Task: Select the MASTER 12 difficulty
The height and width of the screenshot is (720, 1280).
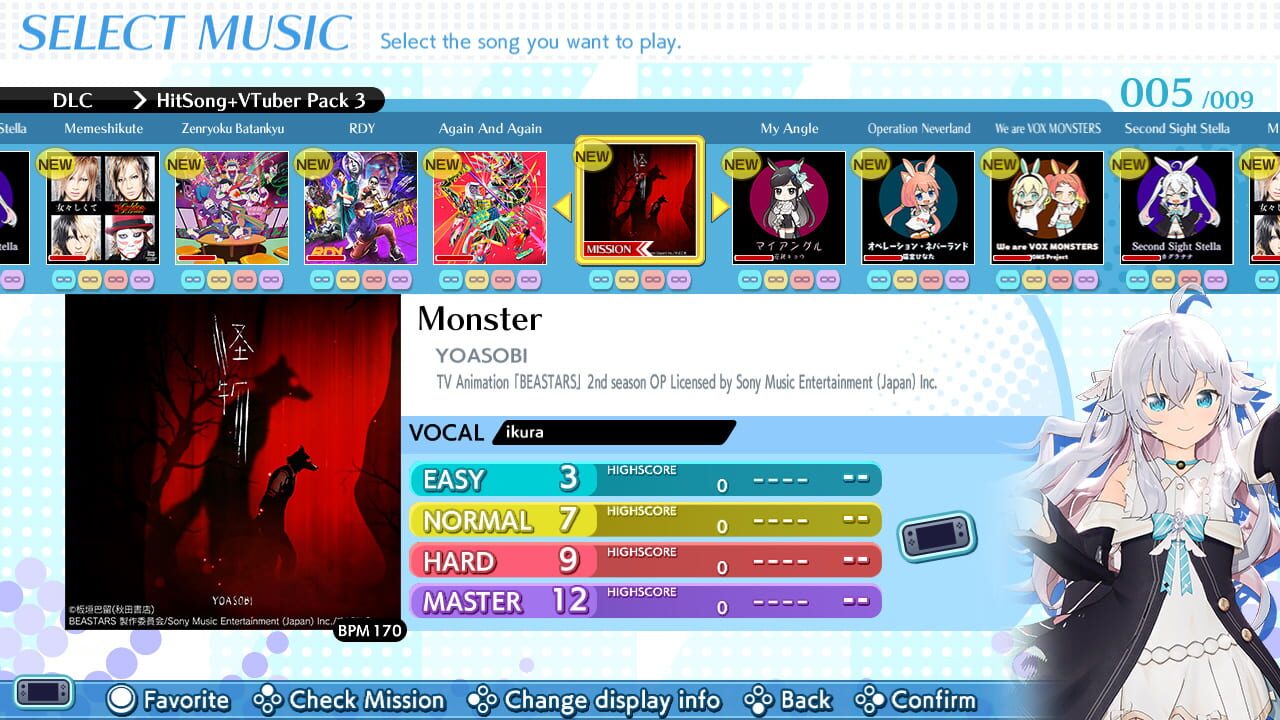Action: pos(500,600)
